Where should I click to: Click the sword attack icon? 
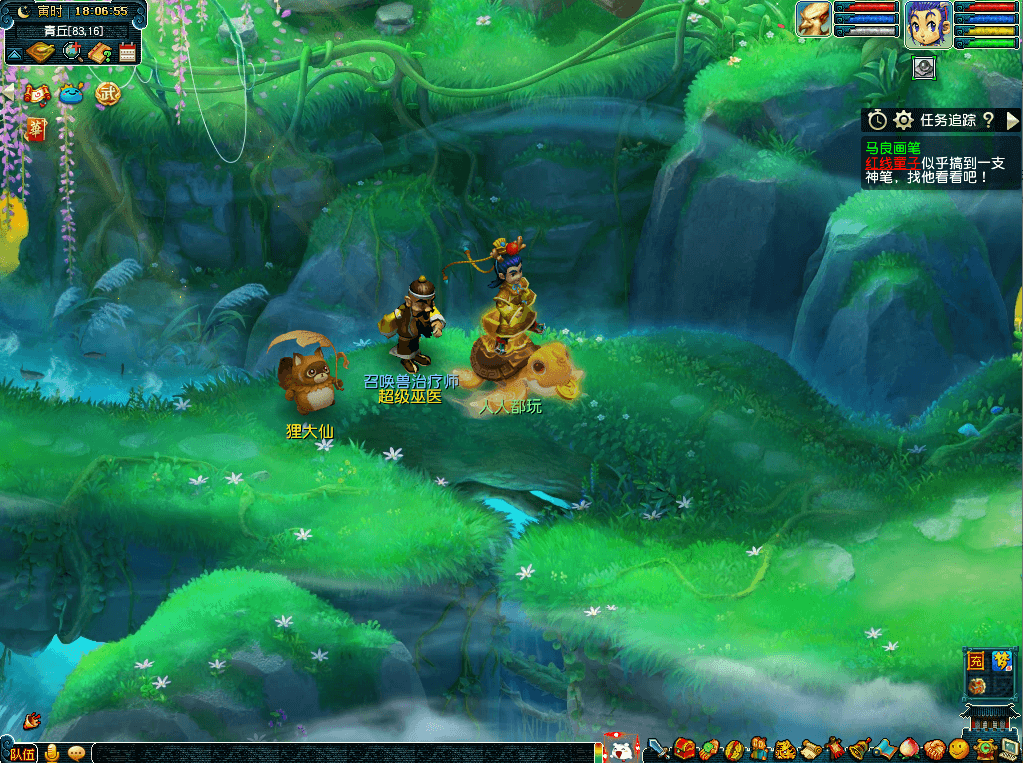(x=658, y=748)
